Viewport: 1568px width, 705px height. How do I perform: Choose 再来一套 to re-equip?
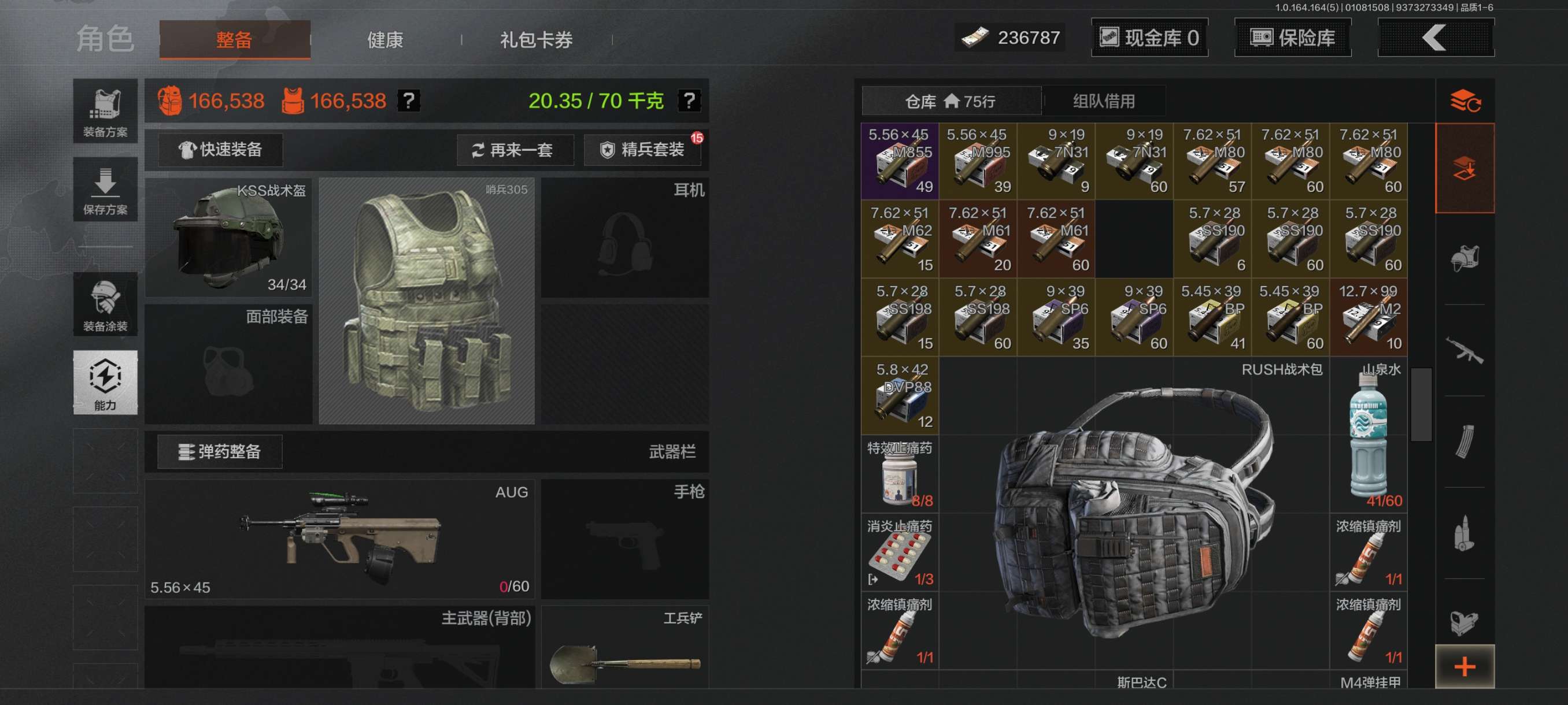coord(515,150)
